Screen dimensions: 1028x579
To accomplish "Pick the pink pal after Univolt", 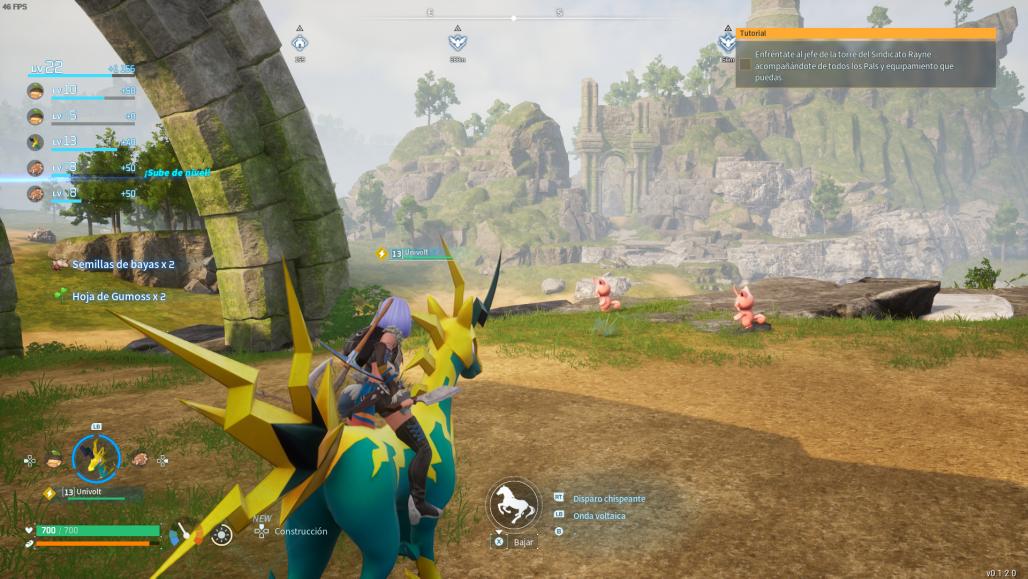I will coord(139,459).
